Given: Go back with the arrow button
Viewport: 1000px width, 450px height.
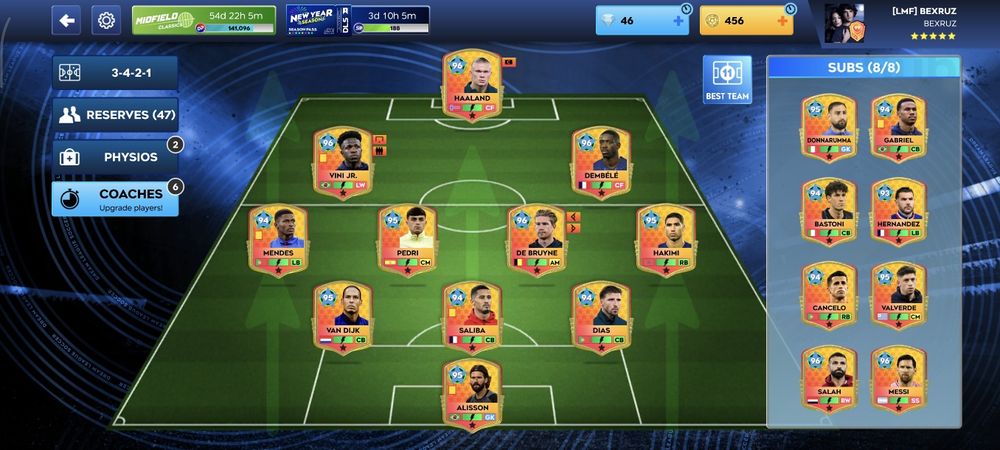Looking at the screenshot, I should 66,20.
